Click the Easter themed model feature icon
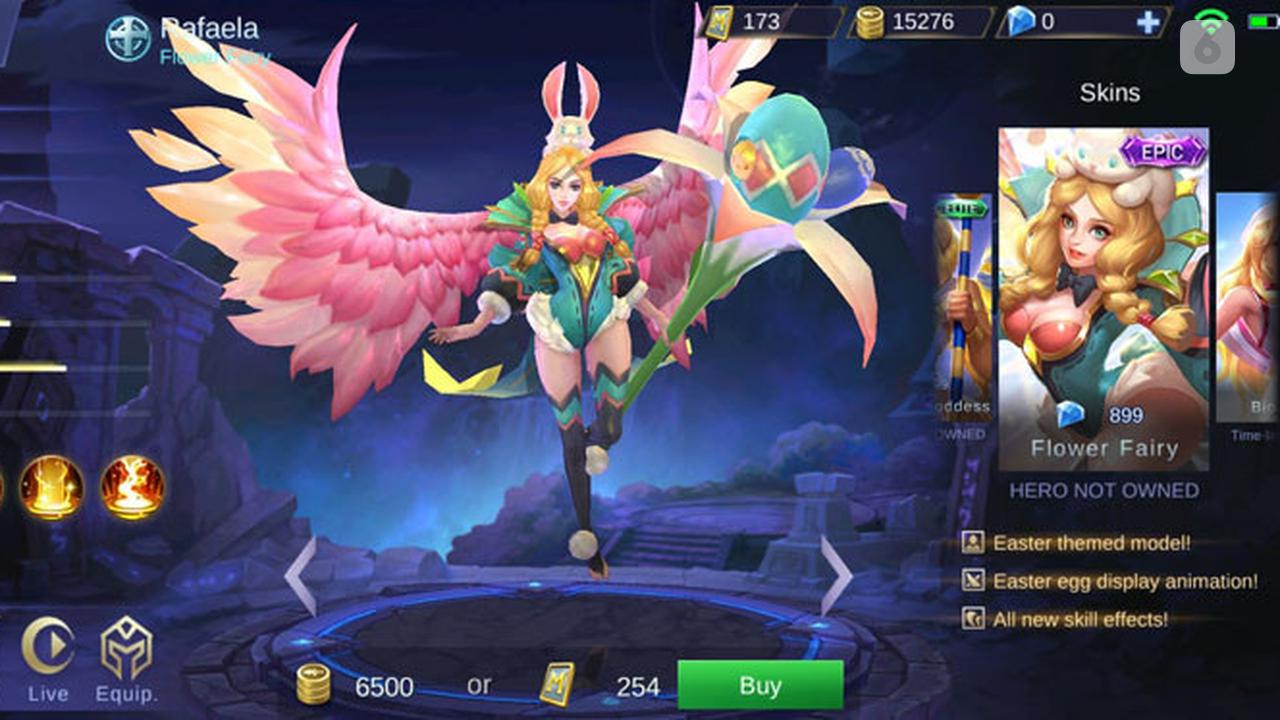 (973, 545)
